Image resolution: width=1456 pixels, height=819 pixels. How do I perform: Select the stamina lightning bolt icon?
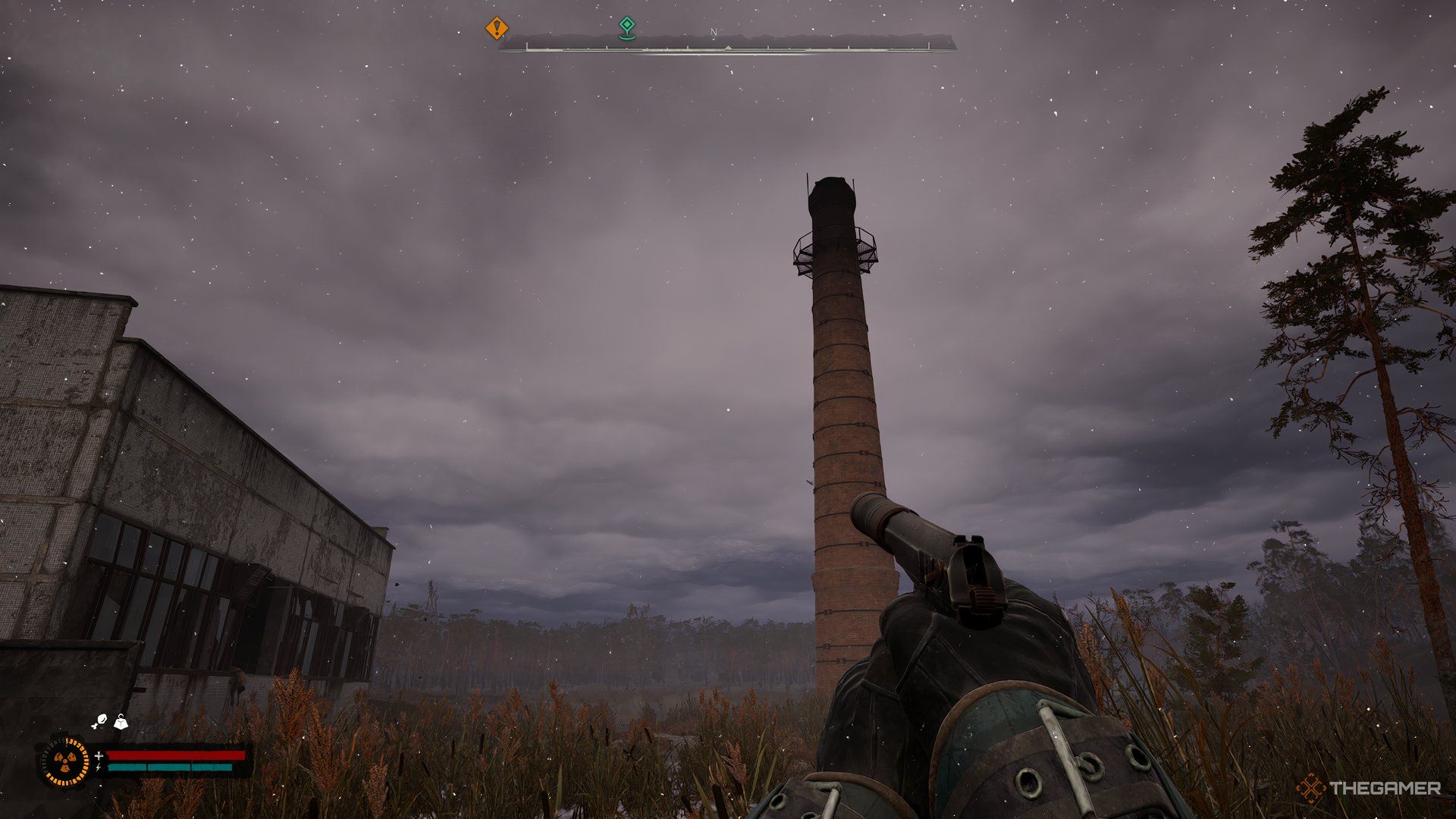pos(99,767)
